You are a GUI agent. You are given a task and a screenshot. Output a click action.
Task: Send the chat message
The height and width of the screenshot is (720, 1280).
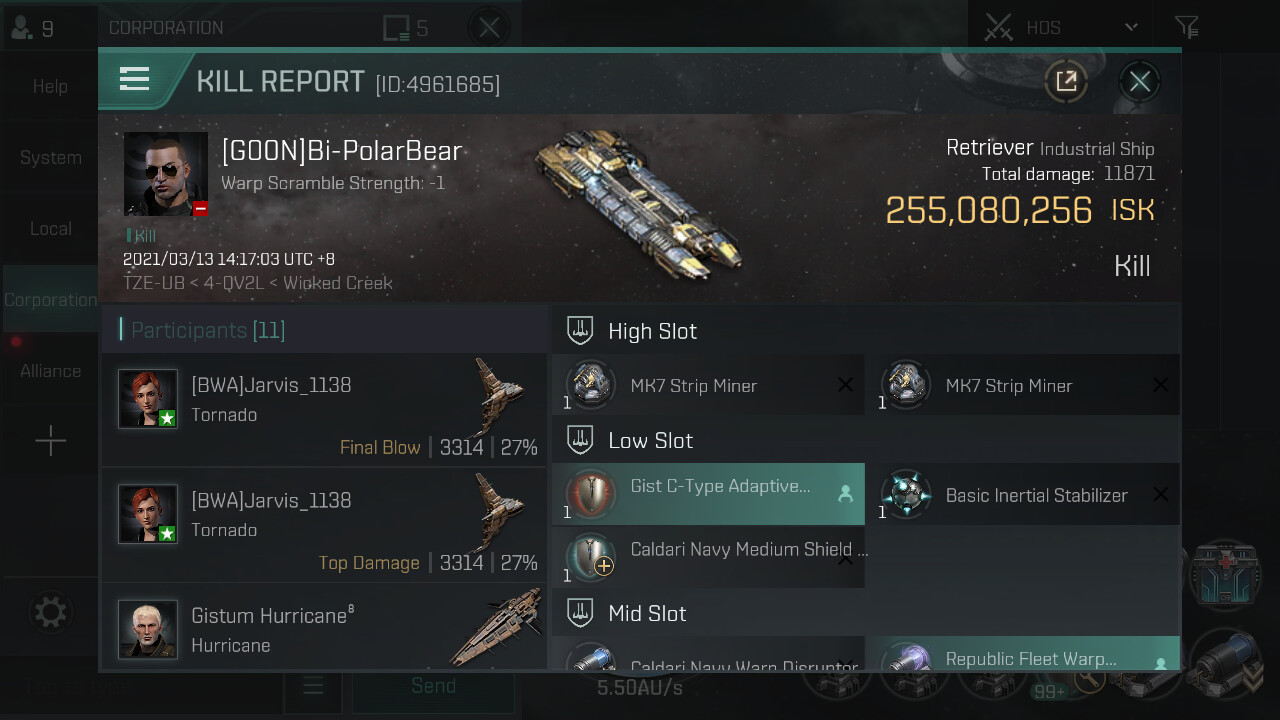tap(433, 687)
